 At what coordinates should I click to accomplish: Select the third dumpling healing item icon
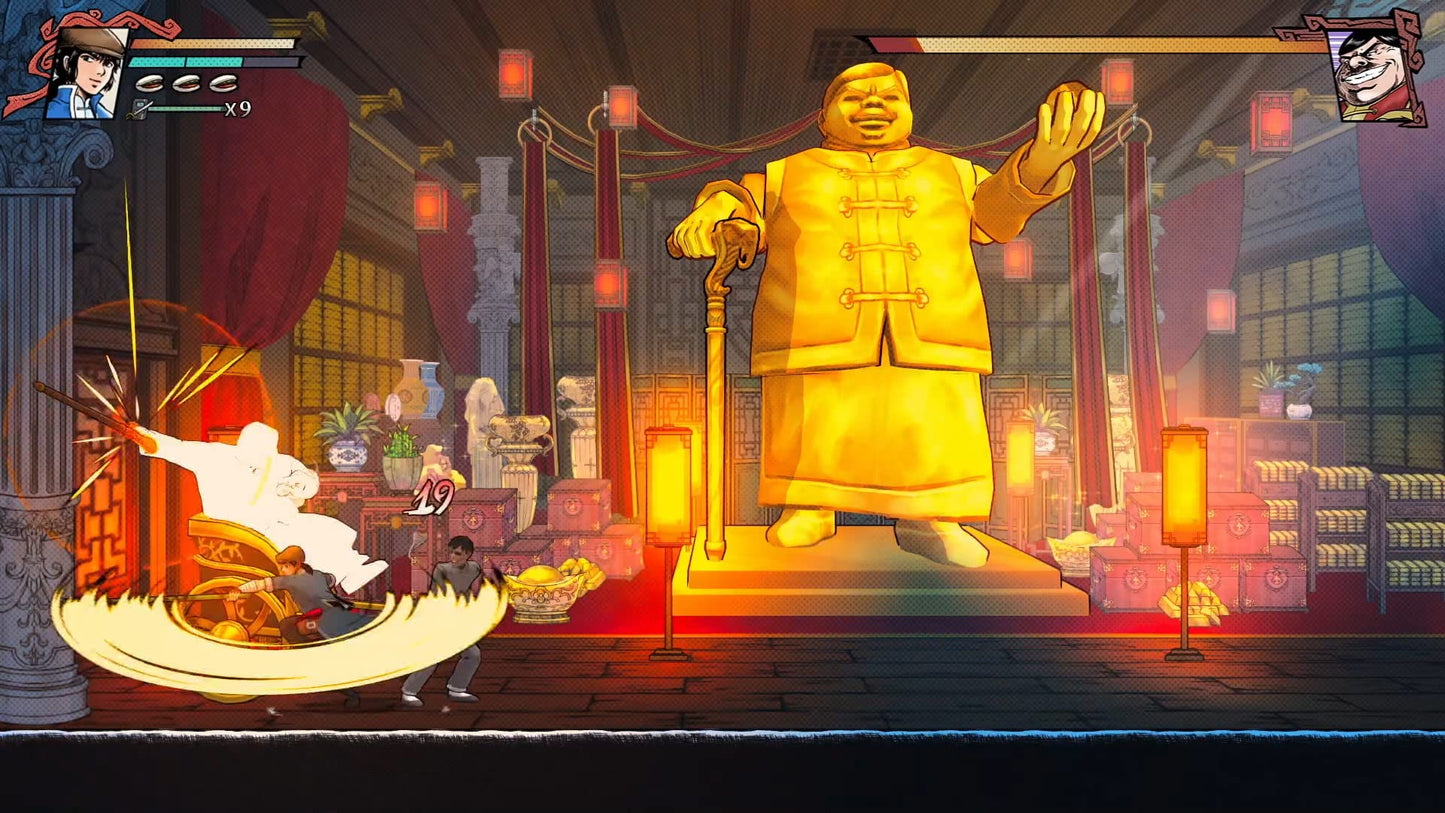(x=221, y=83)
